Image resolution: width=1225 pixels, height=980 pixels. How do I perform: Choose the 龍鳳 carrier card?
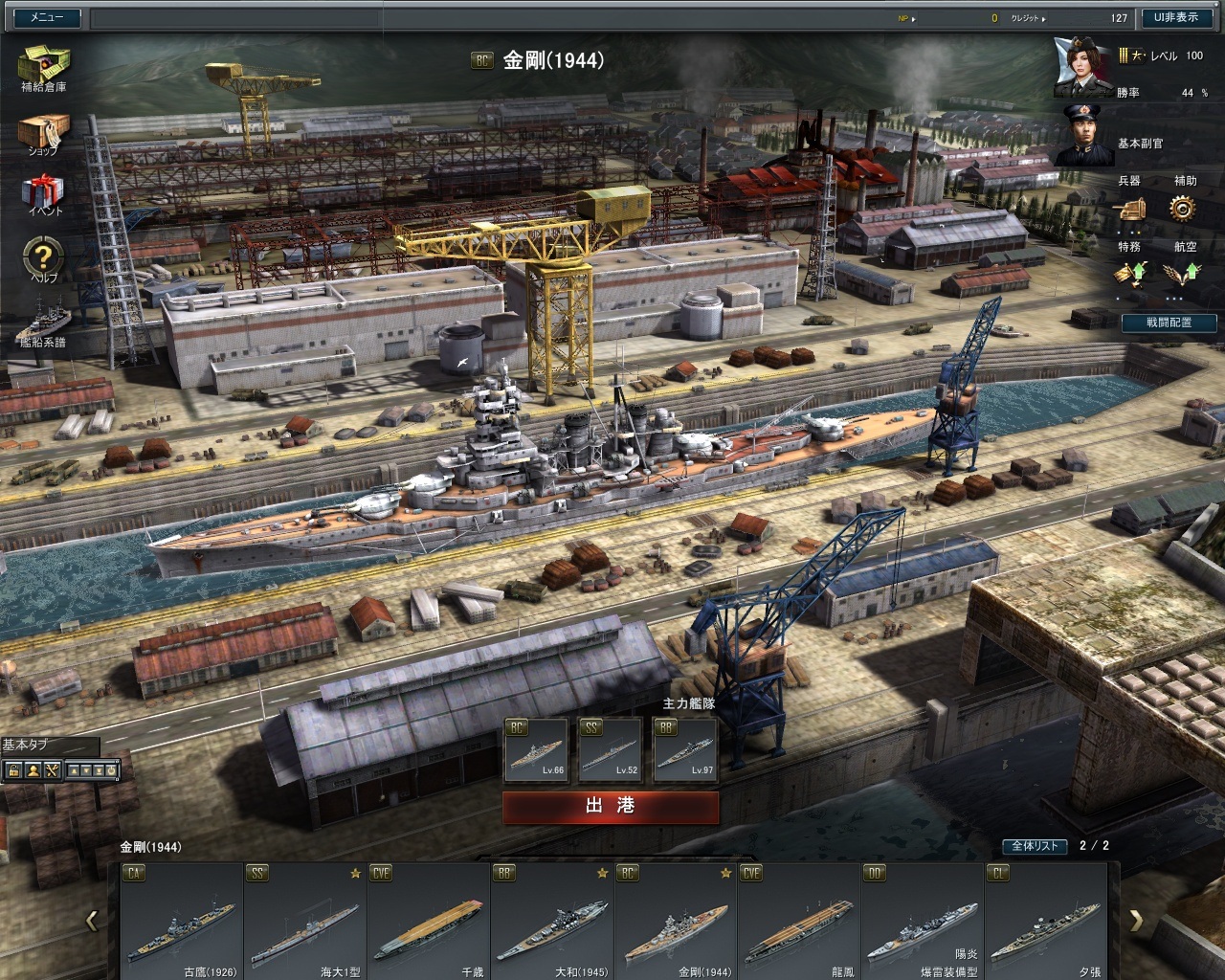click(x=799, y=921)
